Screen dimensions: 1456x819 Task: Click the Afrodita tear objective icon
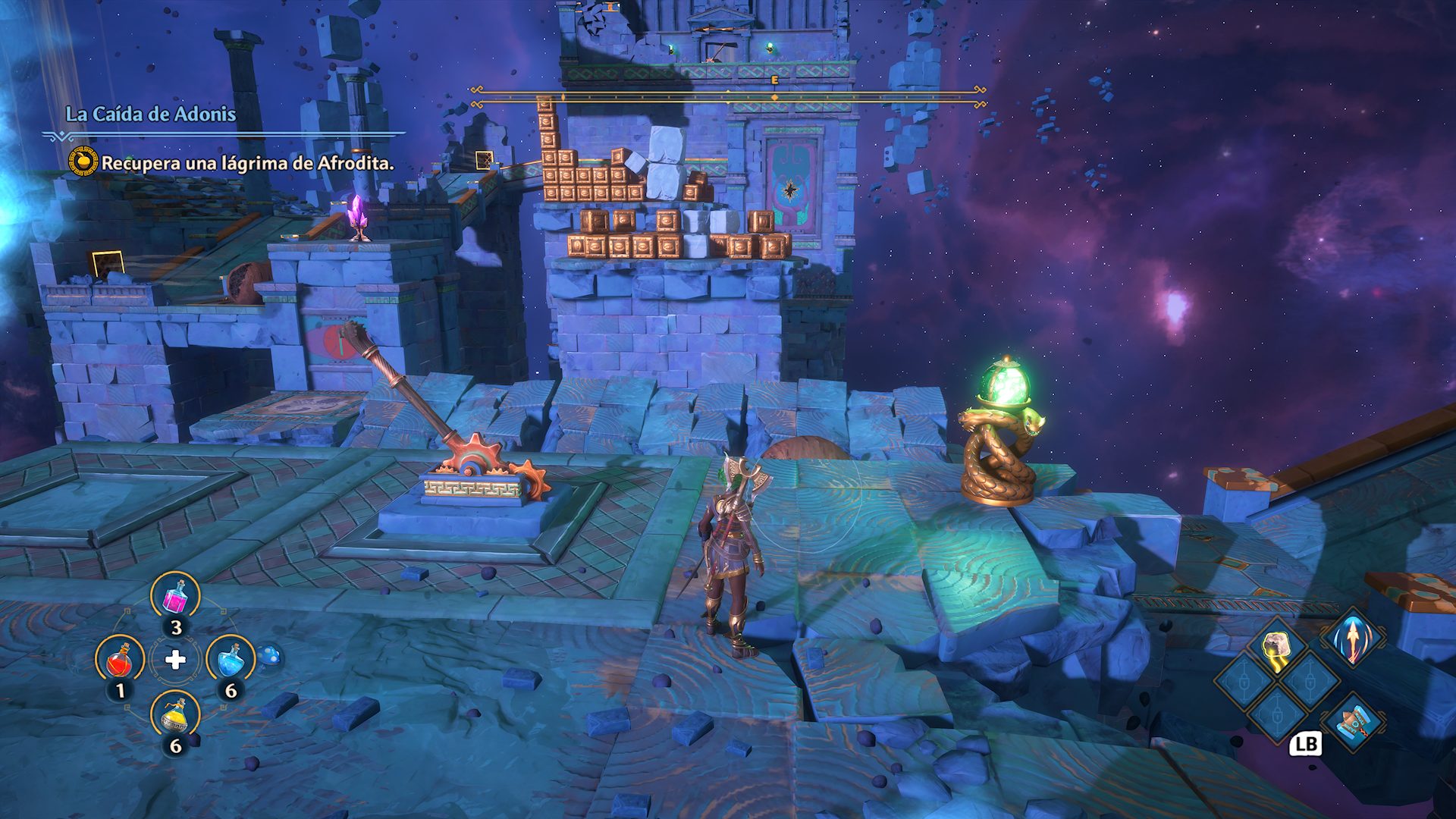click(83, 162)
